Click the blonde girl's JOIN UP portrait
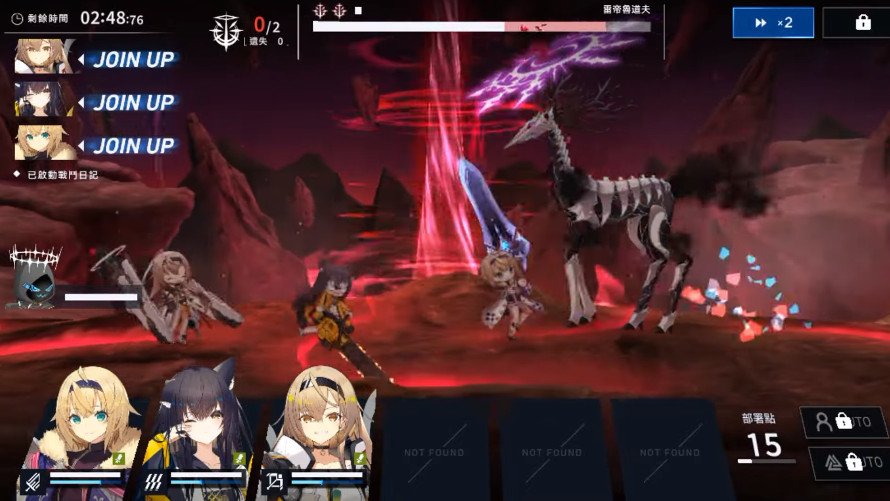The height and width of the screenshot is (501, 890). click(x=45, y=144)
